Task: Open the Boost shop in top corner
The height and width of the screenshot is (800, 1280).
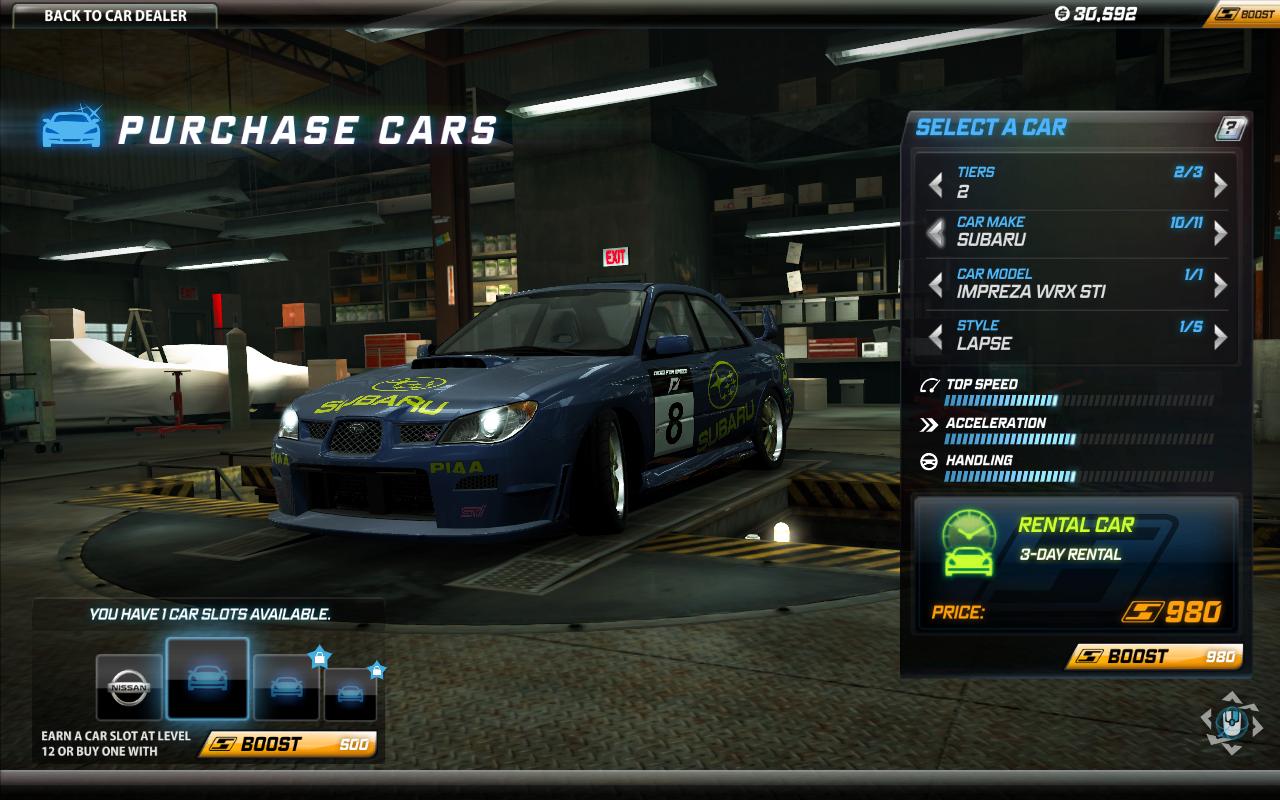Action: tap(1245, 14)
